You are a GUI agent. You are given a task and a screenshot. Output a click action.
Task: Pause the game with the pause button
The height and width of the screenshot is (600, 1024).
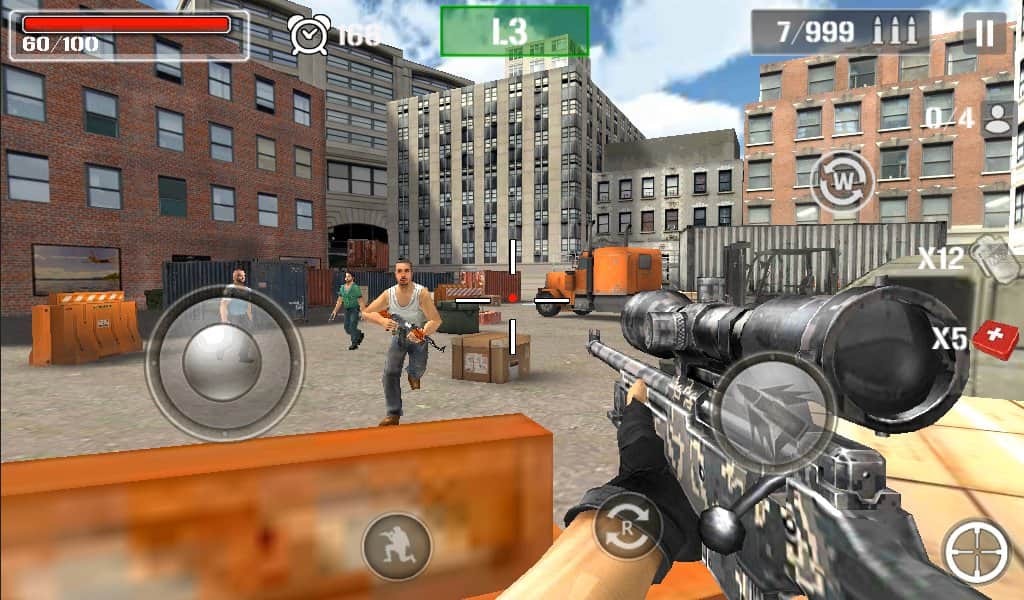coord(985,33)
